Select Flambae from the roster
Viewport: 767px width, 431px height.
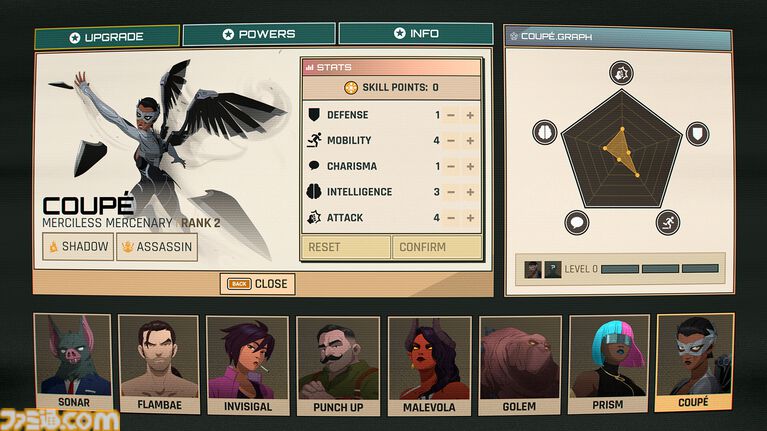coord(160,364)
